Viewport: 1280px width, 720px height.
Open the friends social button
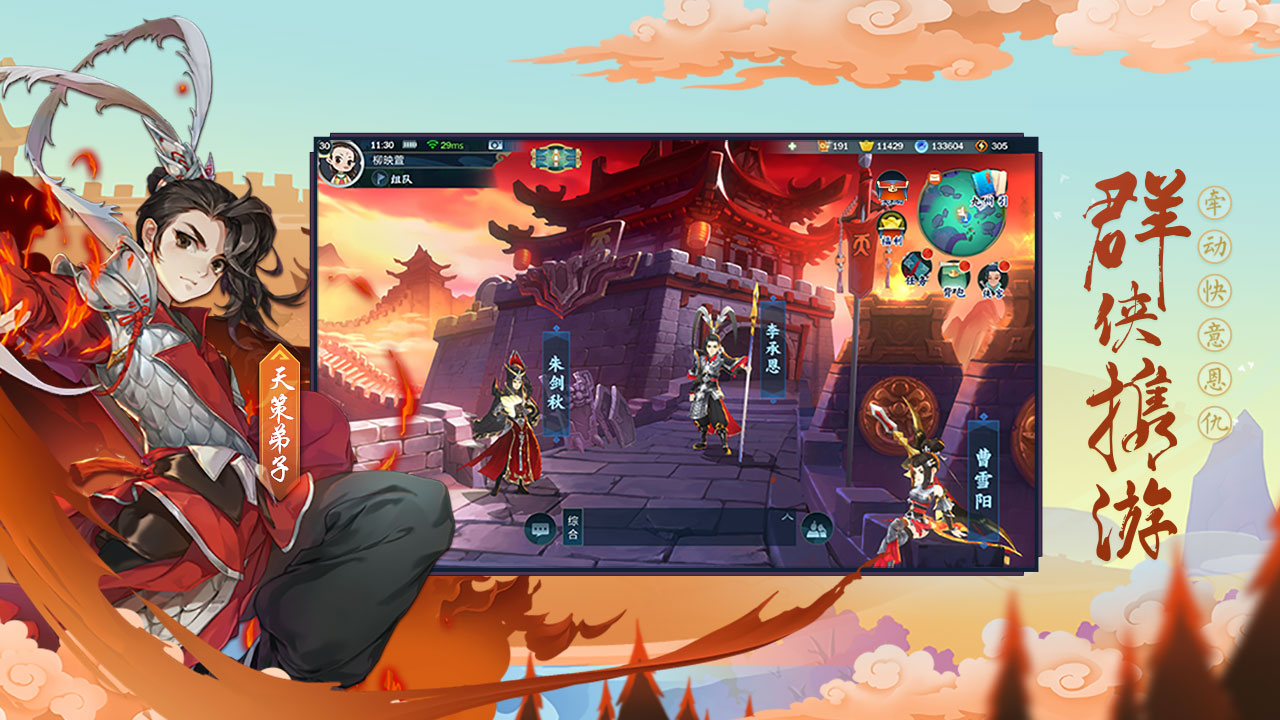[817, 528]
